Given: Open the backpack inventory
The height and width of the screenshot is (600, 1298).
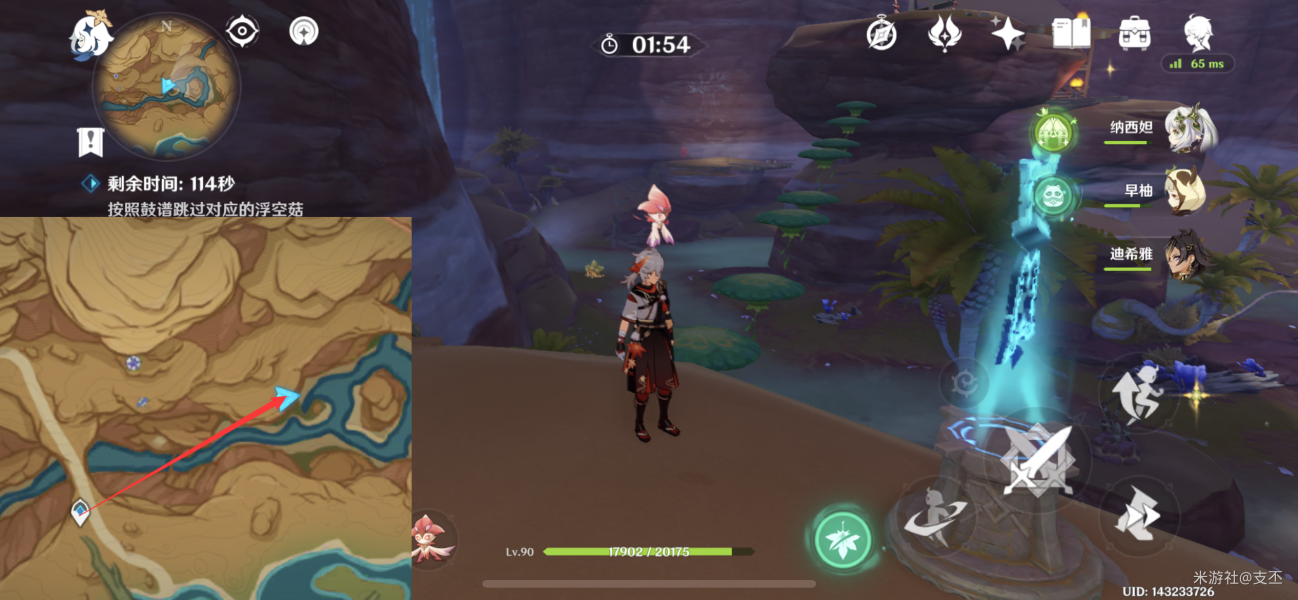Looking at the screenshot, I should point(1133,34).
